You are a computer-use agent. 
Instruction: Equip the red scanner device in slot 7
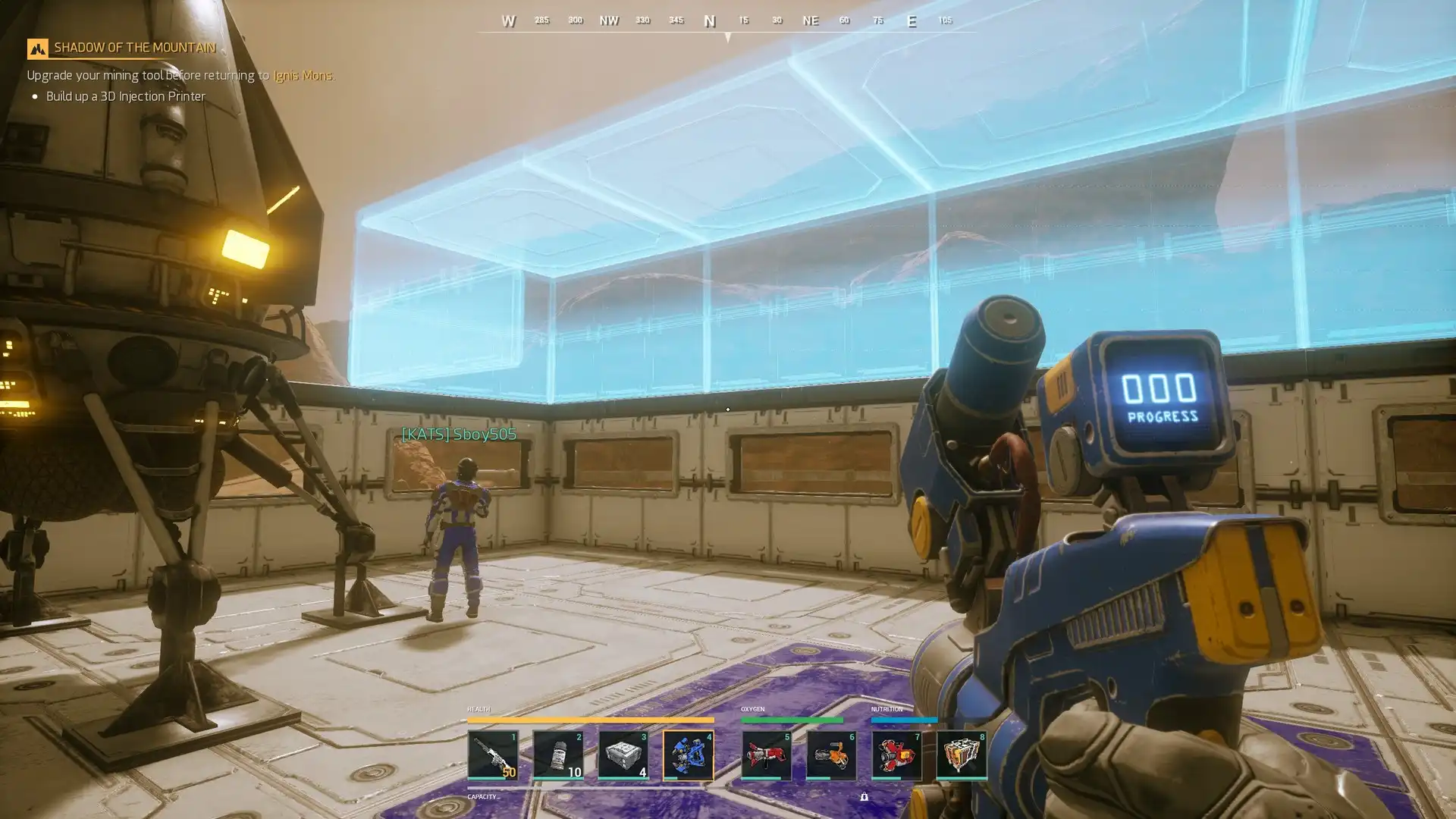896,755
